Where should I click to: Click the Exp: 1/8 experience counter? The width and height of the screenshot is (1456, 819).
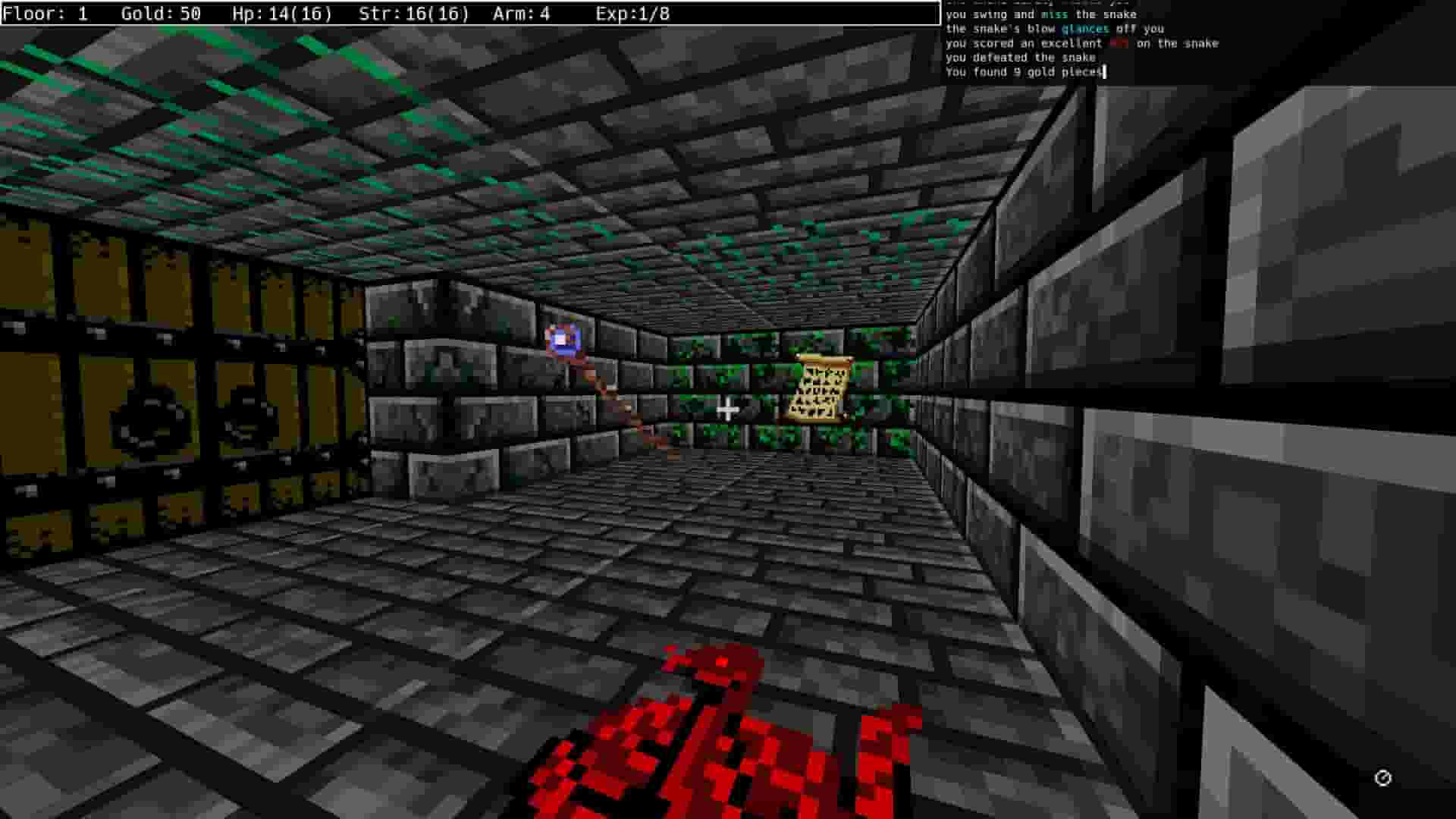(x=633, y=13)
